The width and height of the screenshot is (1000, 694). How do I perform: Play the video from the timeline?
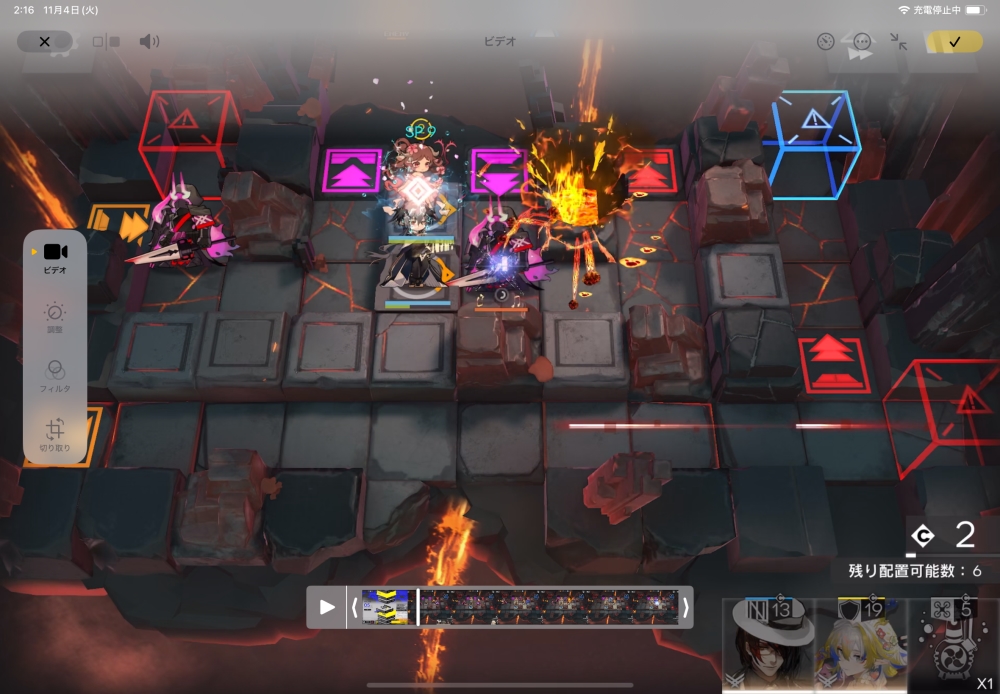327,607
